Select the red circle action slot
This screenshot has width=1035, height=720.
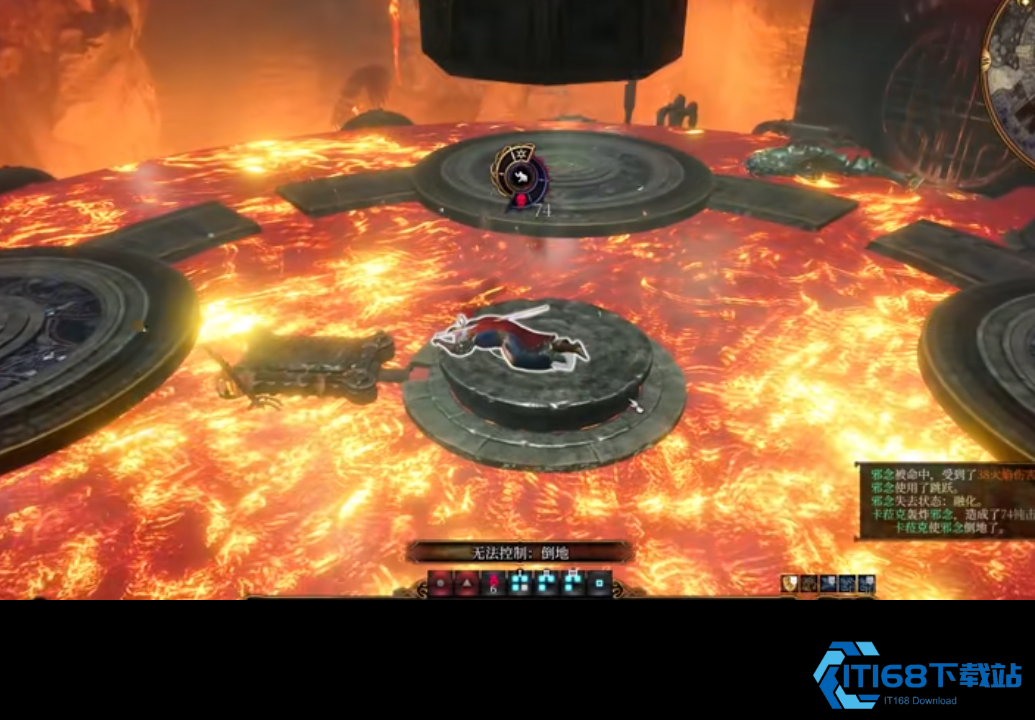coord(441,582)
